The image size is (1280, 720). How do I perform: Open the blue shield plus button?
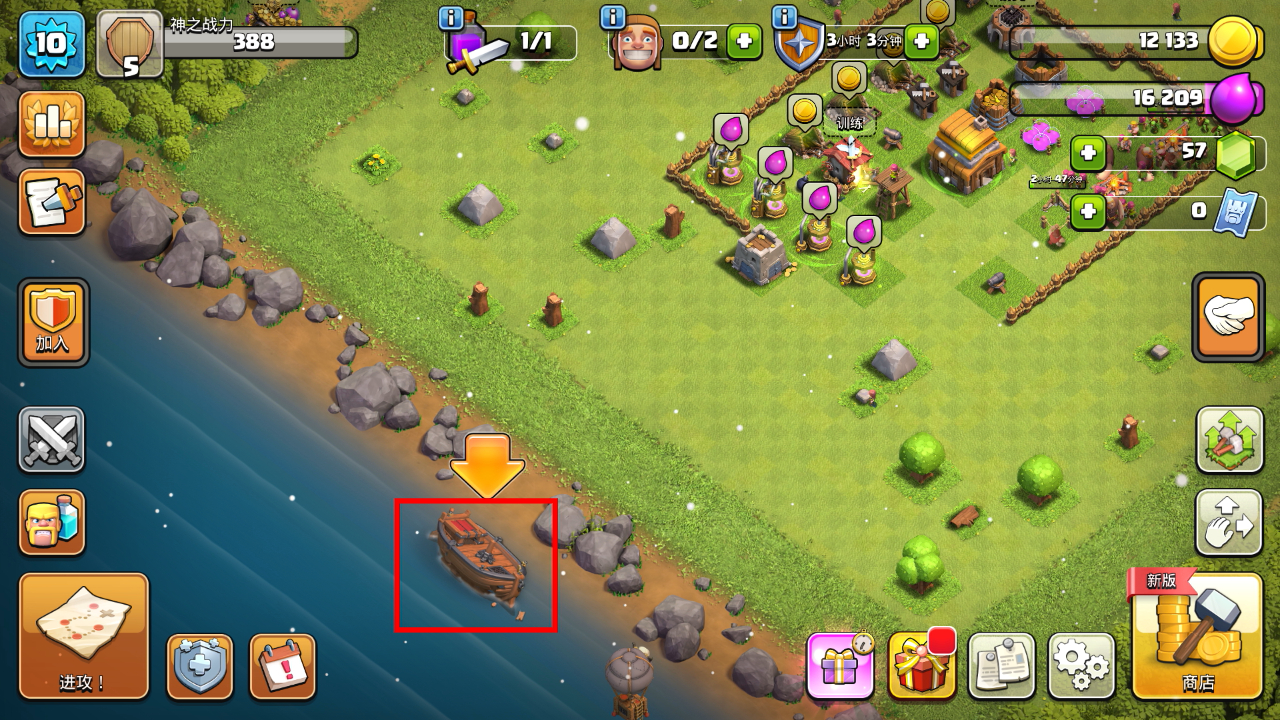(x=200, y=666)
